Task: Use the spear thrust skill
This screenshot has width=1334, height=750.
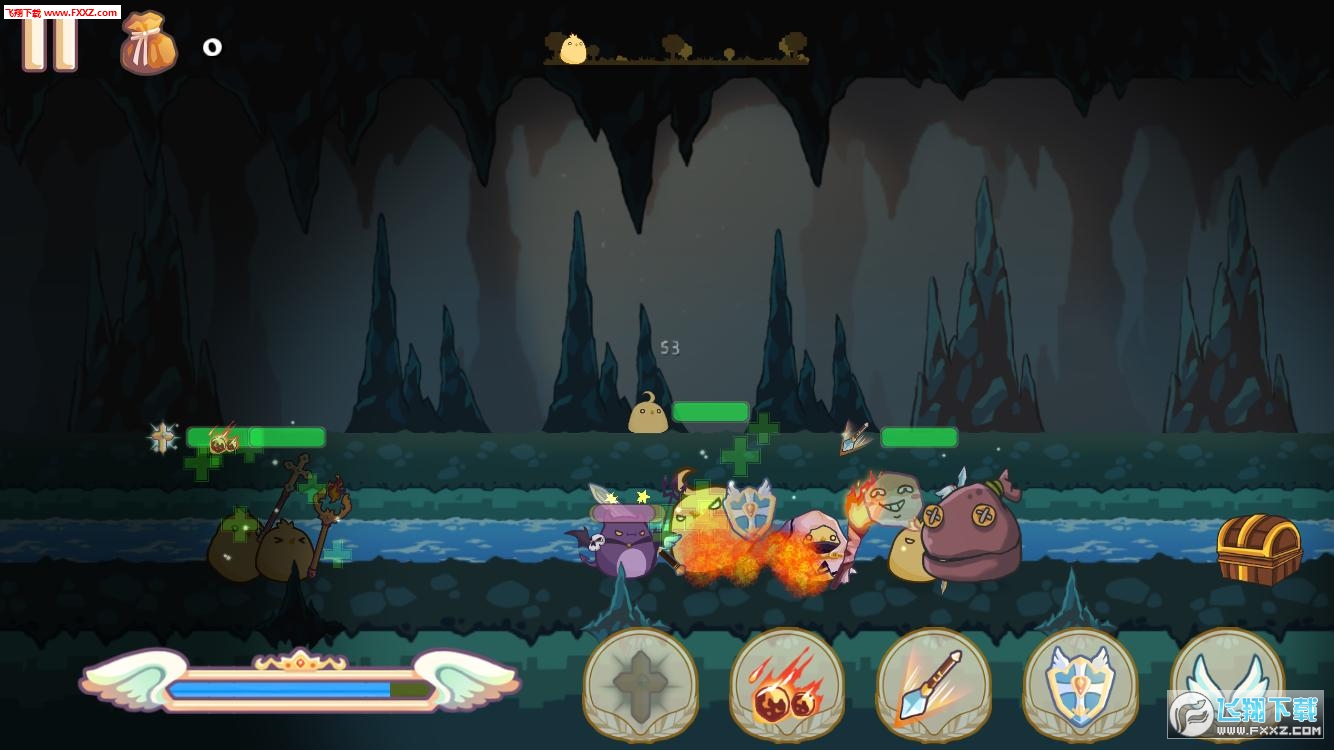Action: tap(933, 685)
